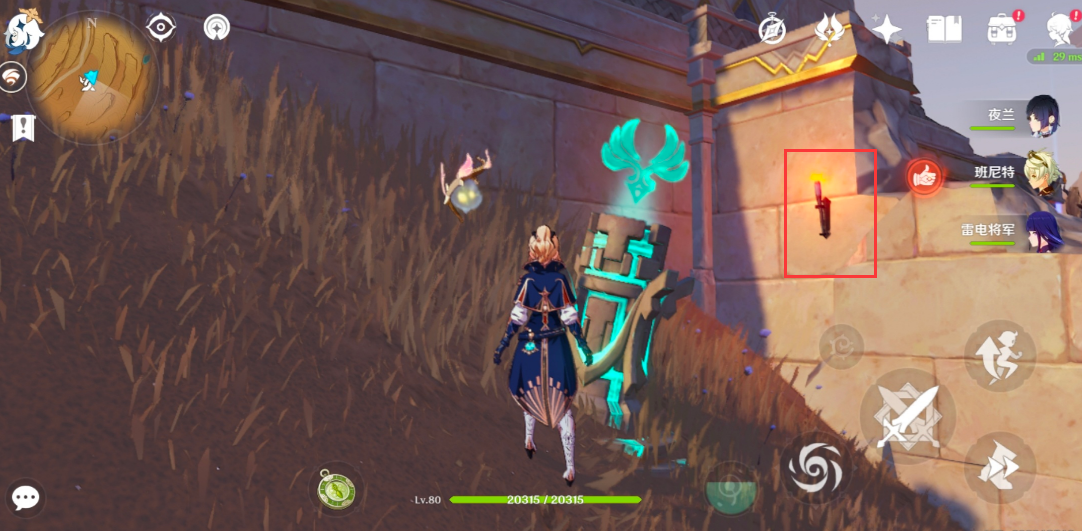This screenshot has height=531, width=1082.
Task: Open the chat speech bubble
Action: click(25, 498)
